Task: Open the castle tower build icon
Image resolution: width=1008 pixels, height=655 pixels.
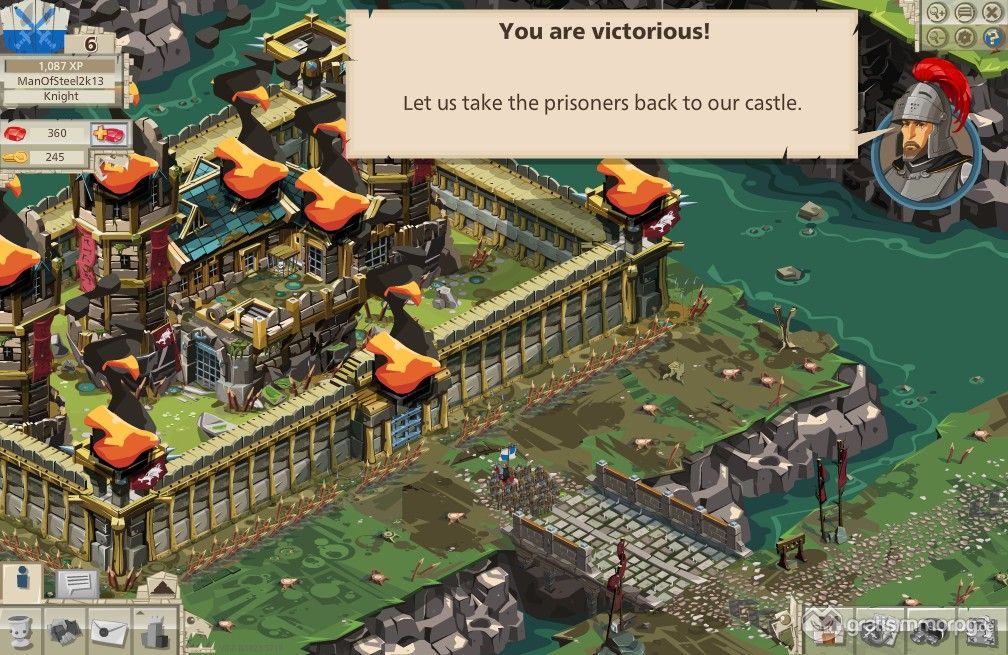Action: [x=151, y=631]
